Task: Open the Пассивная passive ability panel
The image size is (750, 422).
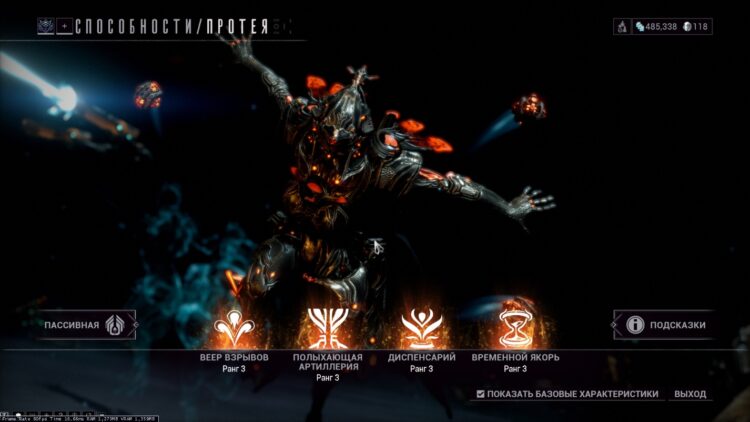Action: coord(86,325)
